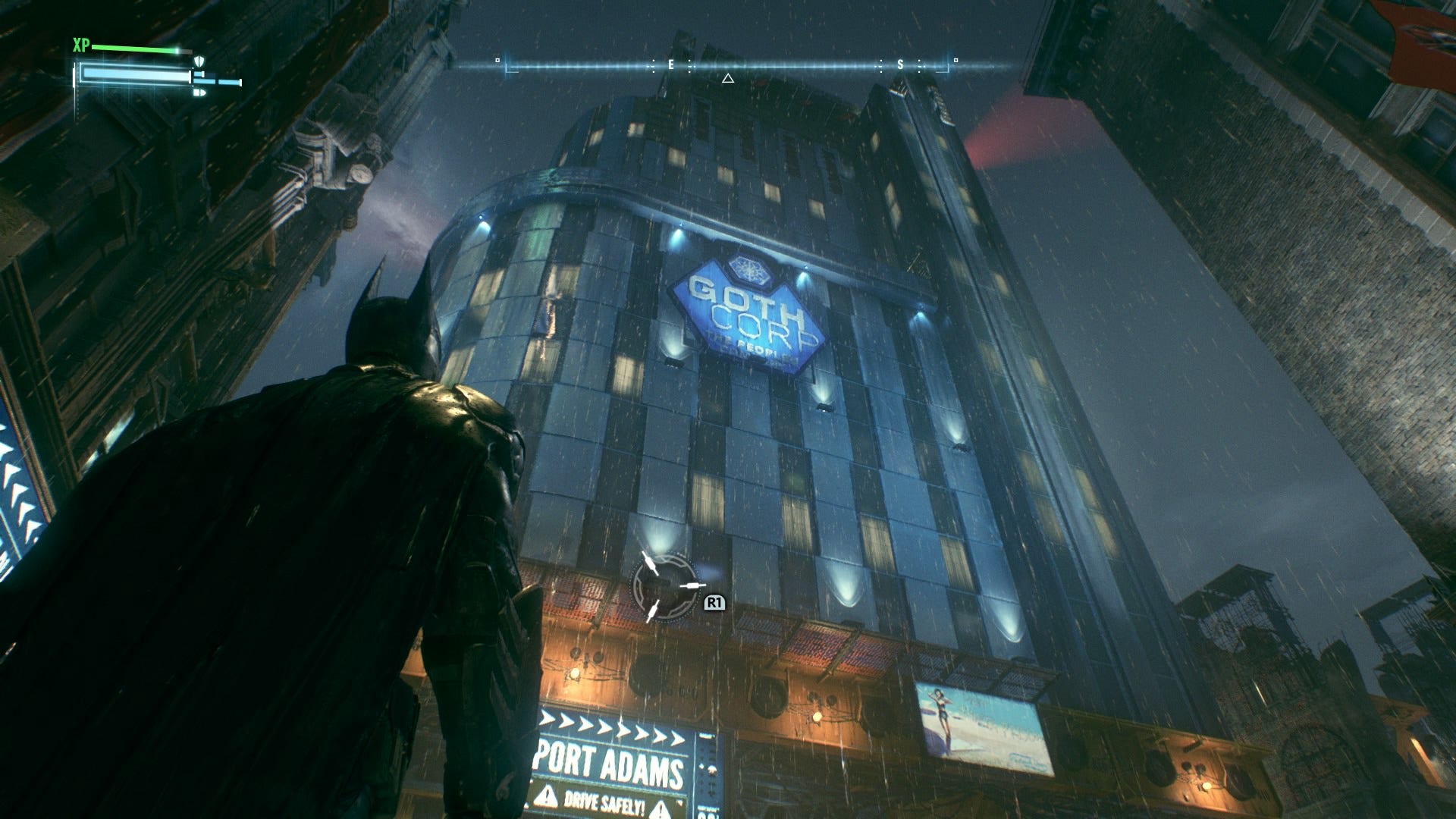Click the batarang ammo icon under the gauge
The width and height of the screenshot is (1456, 819).
click(x=199, y=93)
